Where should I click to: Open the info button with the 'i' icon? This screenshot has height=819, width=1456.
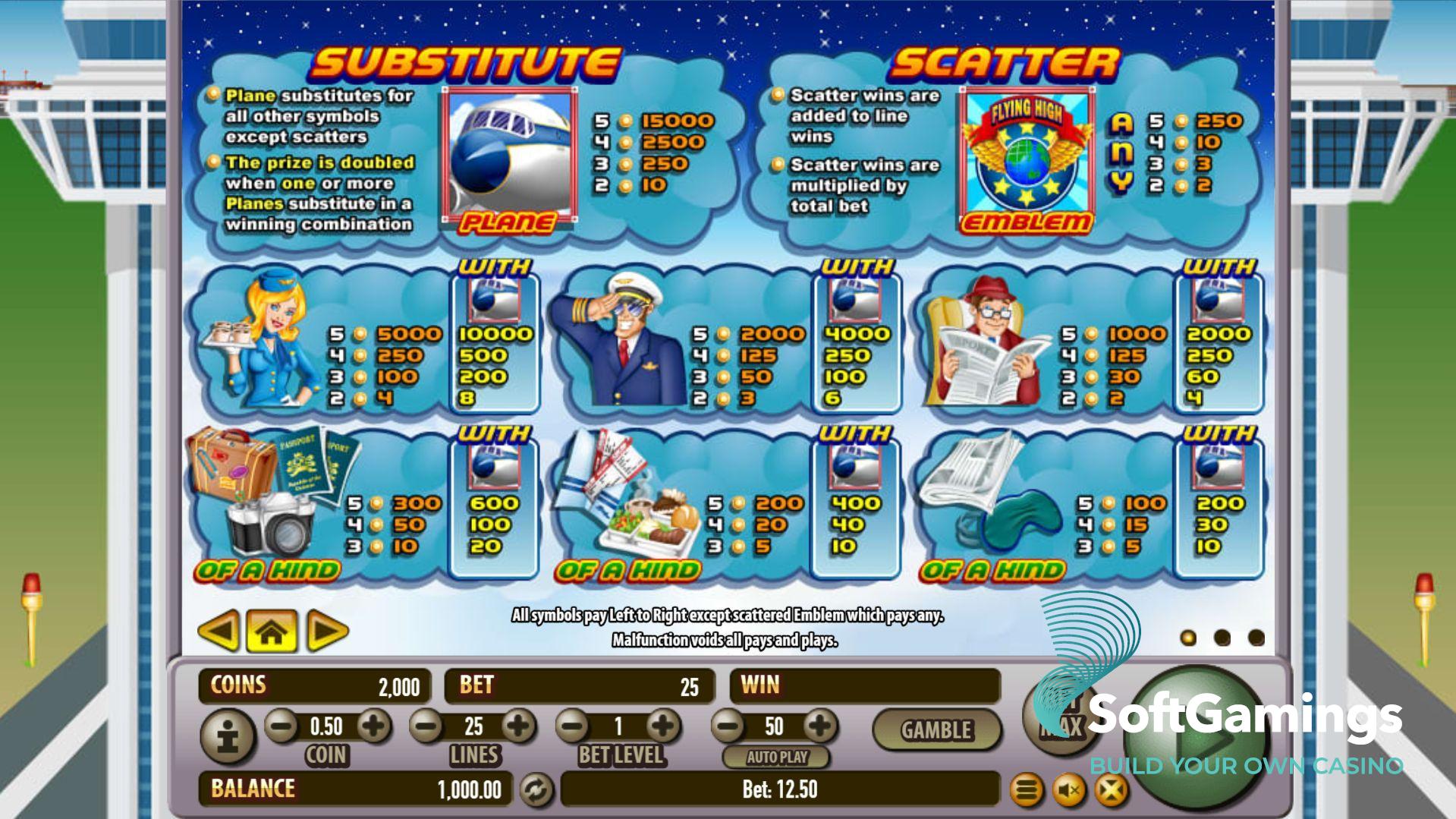(227, 736)
